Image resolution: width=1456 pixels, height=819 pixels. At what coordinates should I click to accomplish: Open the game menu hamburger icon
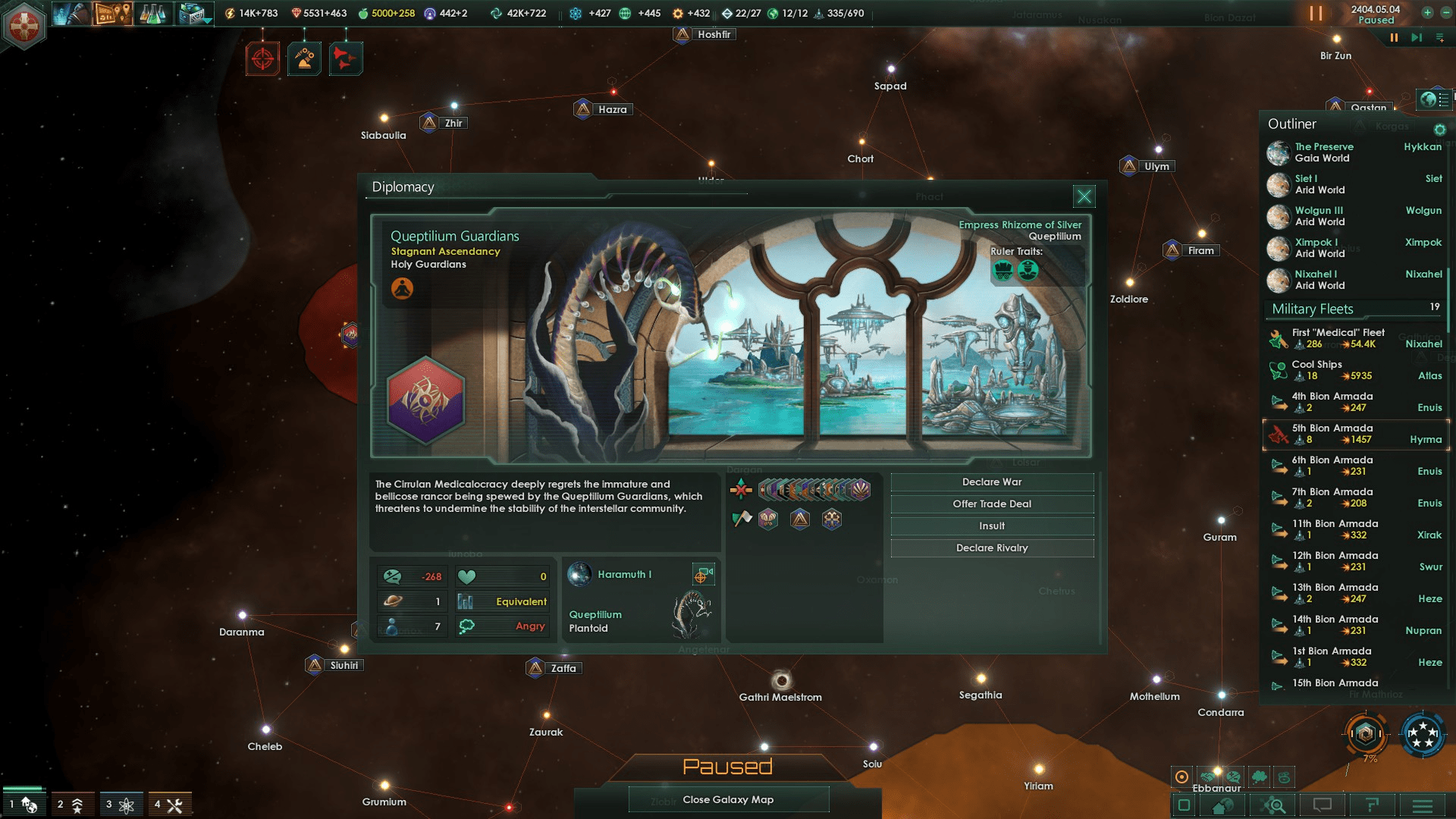pyautogui.click(x=1423, y=805)
